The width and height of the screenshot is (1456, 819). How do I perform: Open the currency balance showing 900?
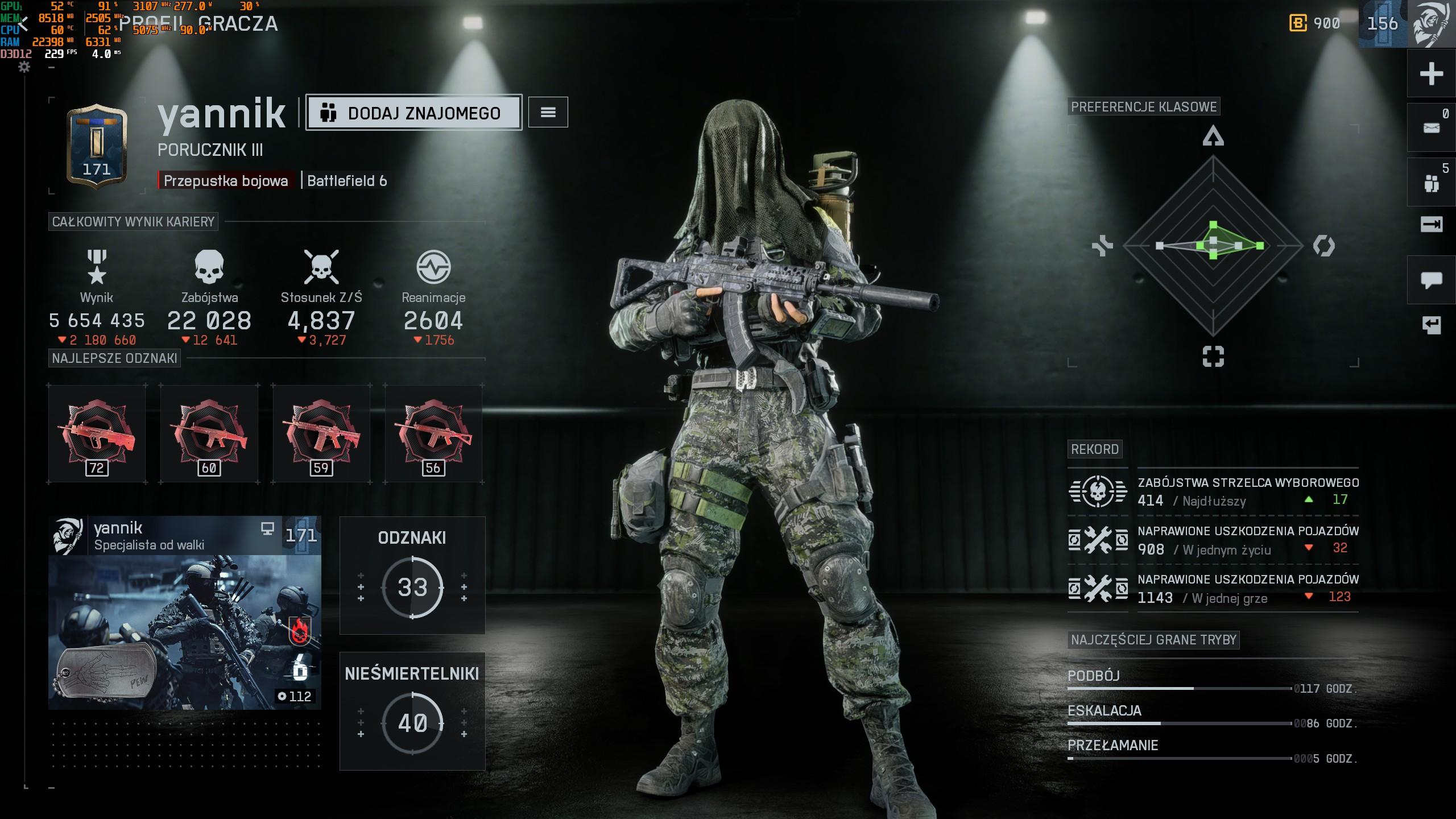[x=1315, y=23]
